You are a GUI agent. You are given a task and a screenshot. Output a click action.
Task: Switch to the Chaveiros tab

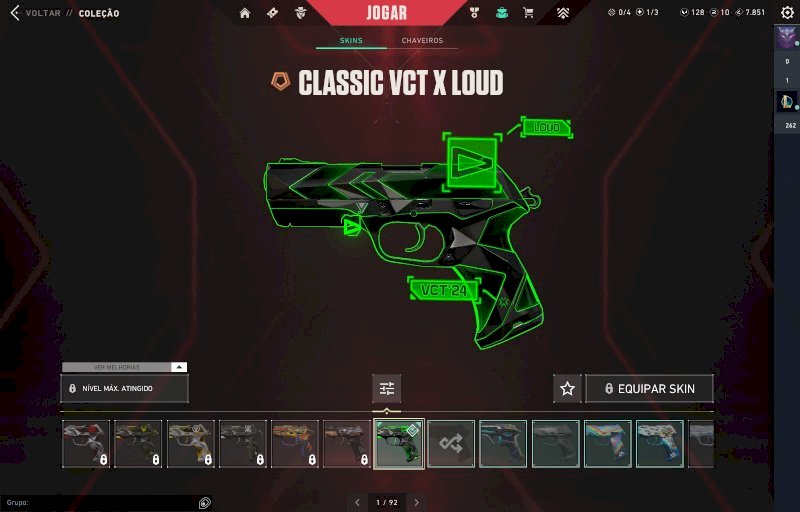click(x=422, y=41)
